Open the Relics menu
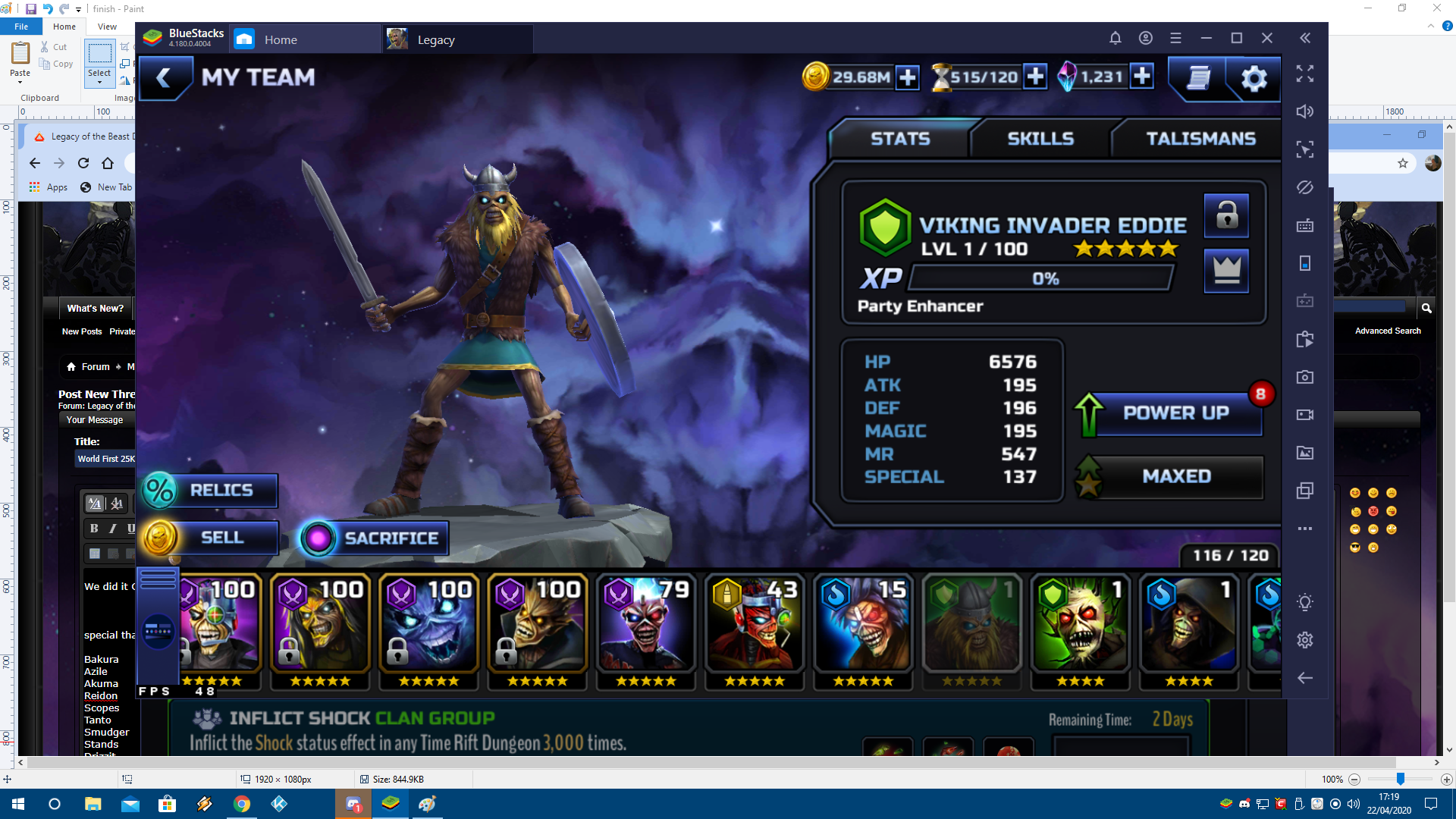The image size is (1456, 819). 209,491
